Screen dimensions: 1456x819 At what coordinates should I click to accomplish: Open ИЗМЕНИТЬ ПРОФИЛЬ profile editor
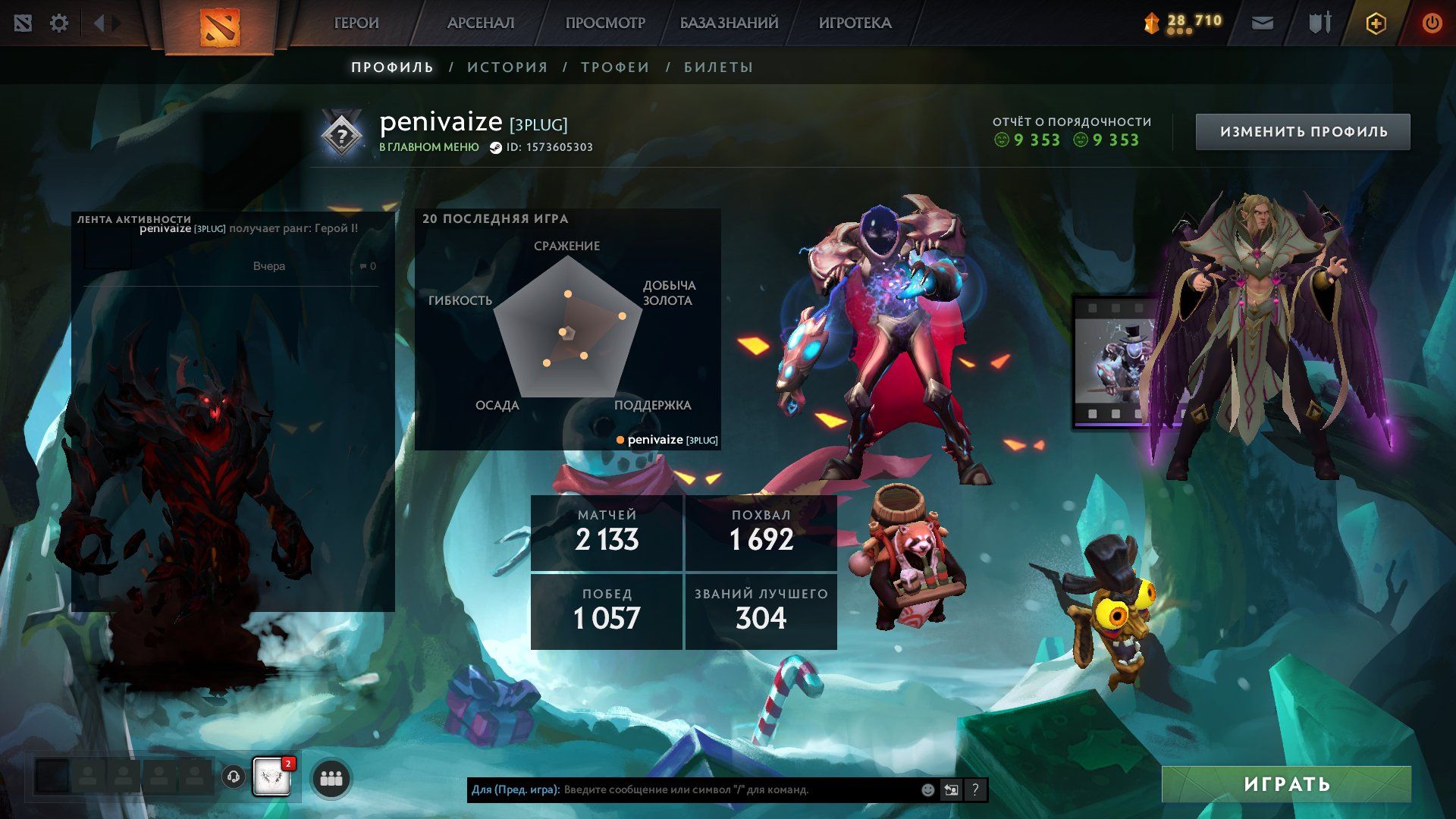pyautogui.click(x=1303, y=132)
